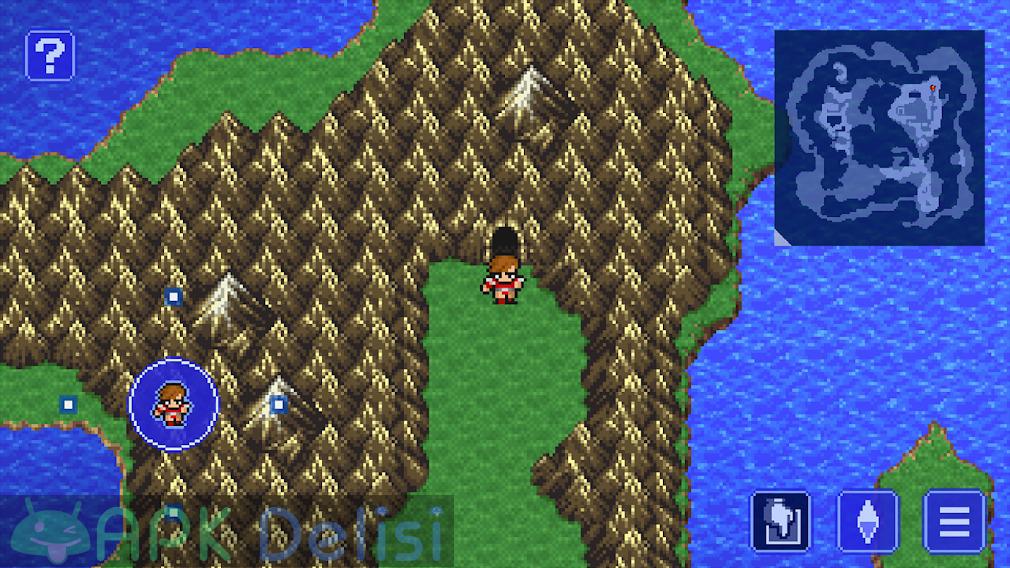Tap the circular character movement pad
The width and height of the screenshot is (1010, 568).
(174, 403)
